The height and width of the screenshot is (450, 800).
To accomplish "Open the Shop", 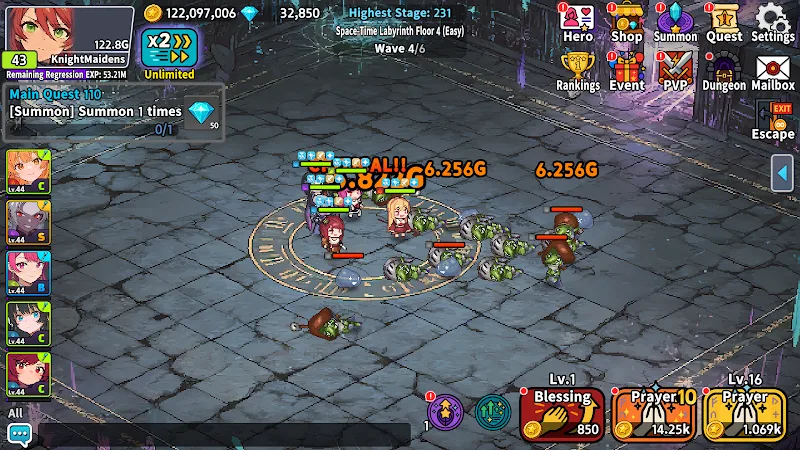I will (626, 23).
